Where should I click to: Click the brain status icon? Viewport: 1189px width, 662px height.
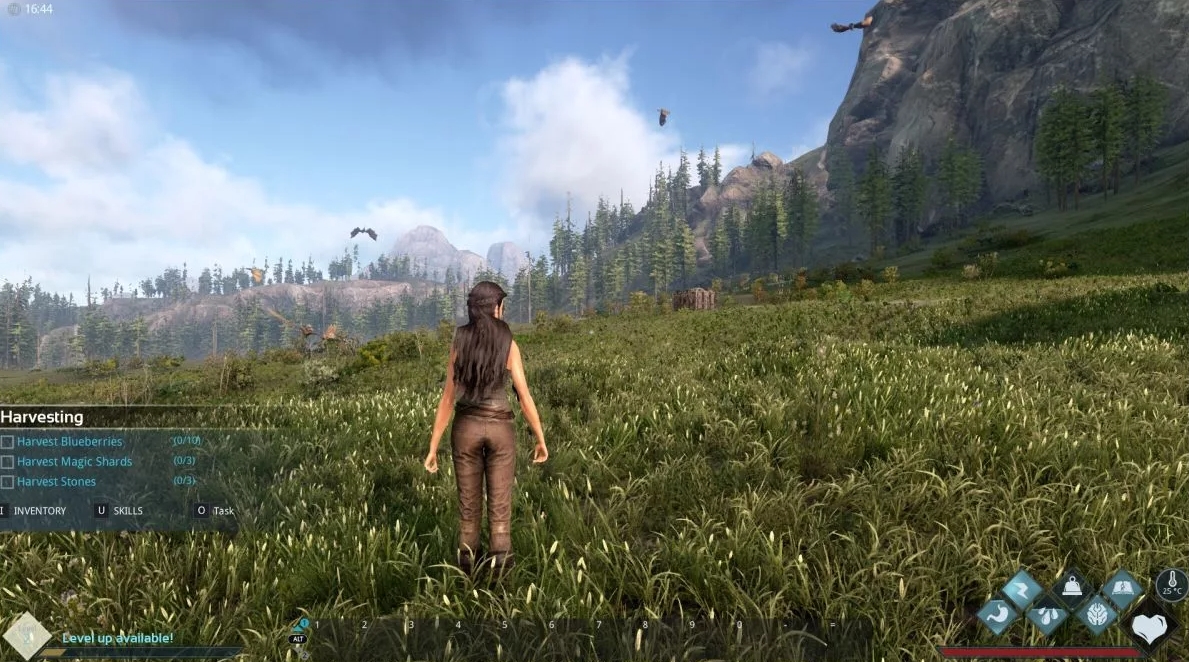[1097, 616]
